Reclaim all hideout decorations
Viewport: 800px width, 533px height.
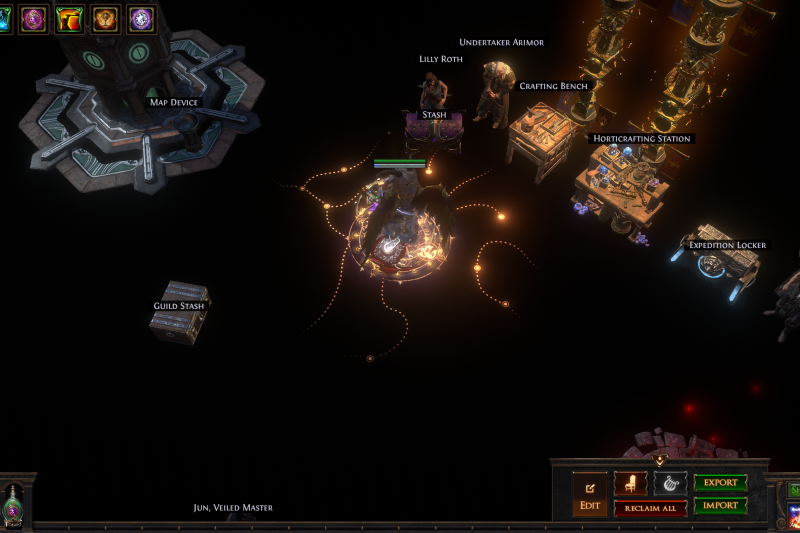(x=650, y=508)
